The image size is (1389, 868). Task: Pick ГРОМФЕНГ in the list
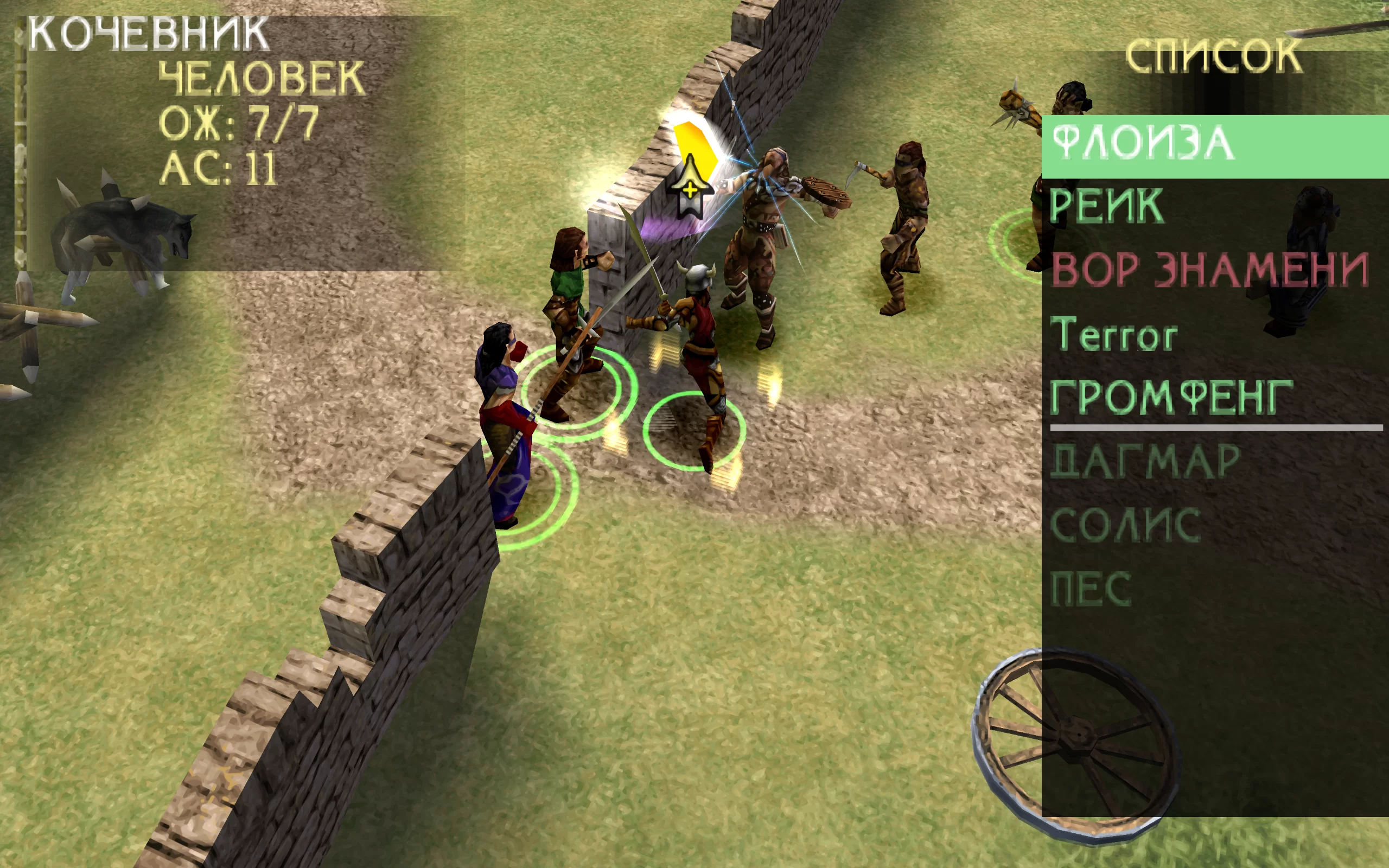[1171, 397]
